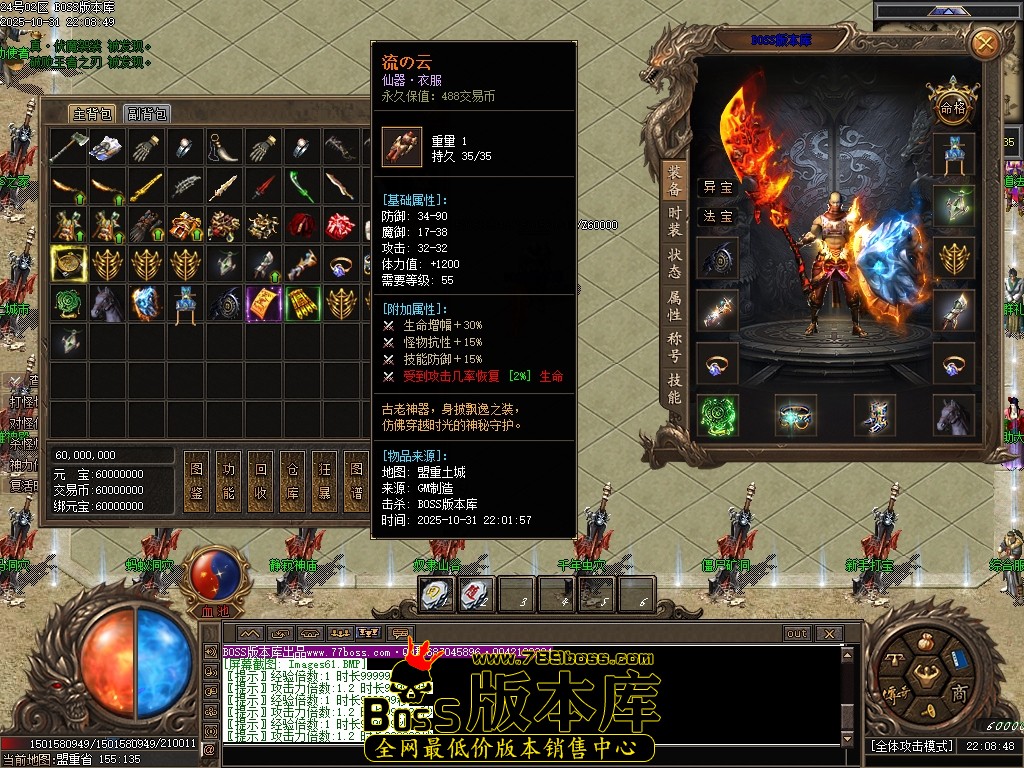Screen dimensions: 1024x768
Task: Close the character equipment panel
Action: (985, 43)
